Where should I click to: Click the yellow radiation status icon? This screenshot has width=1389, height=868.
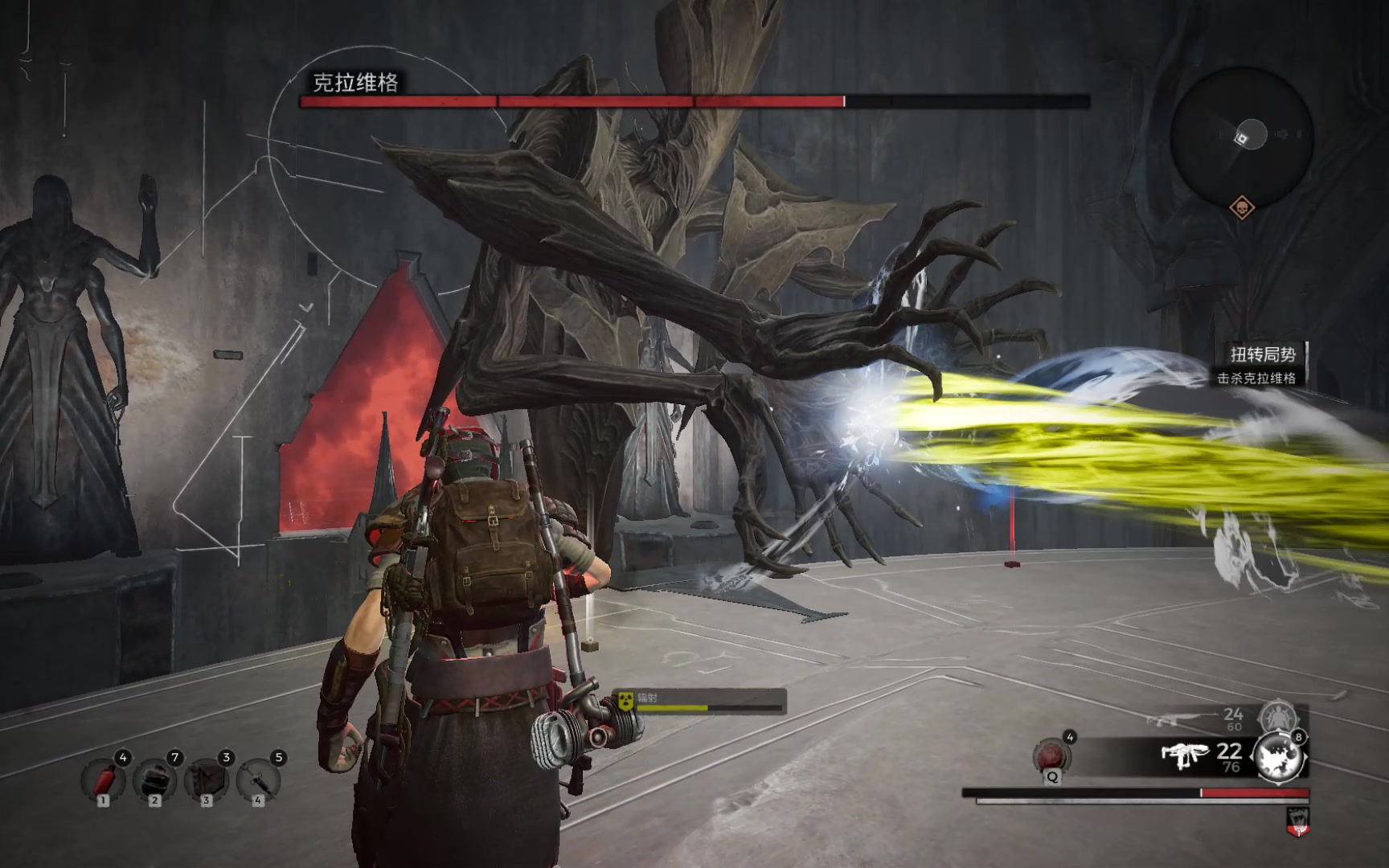pyautogui.click(x=626, y=701)
